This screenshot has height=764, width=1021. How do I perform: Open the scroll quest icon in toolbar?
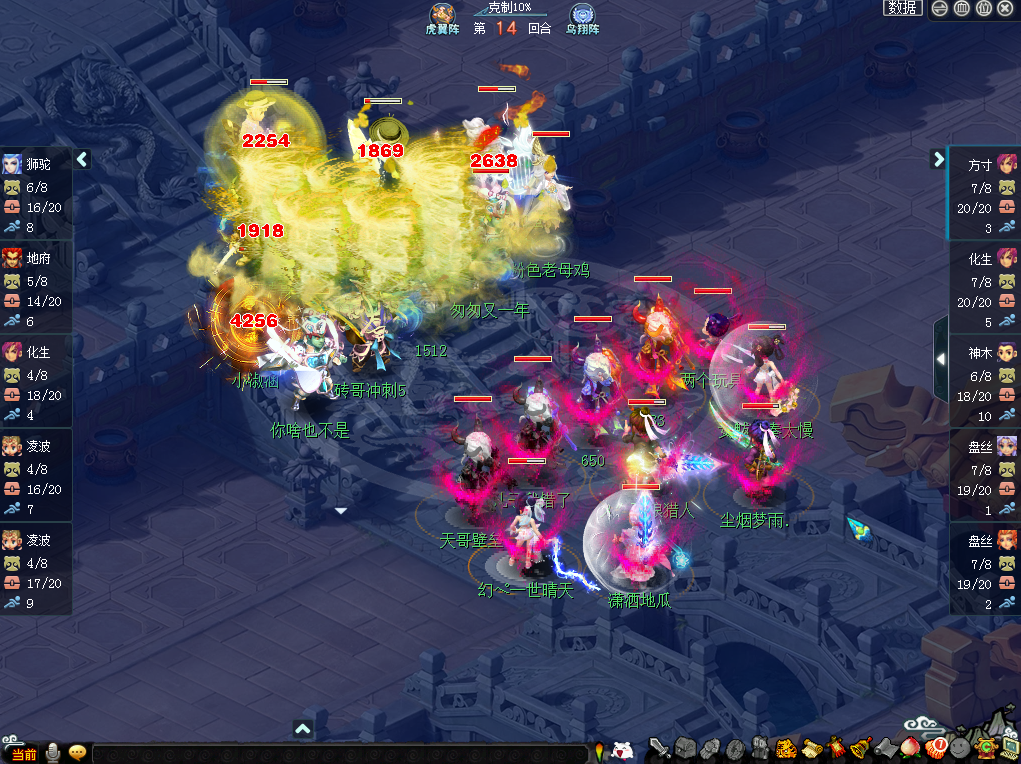(x=812, y=748)
